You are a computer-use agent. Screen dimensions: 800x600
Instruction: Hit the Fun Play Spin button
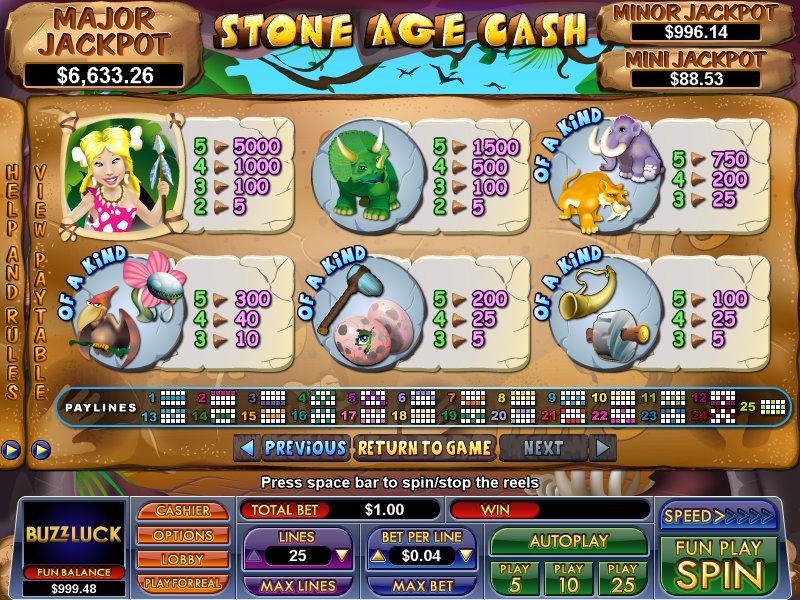(x=717, y=565)
